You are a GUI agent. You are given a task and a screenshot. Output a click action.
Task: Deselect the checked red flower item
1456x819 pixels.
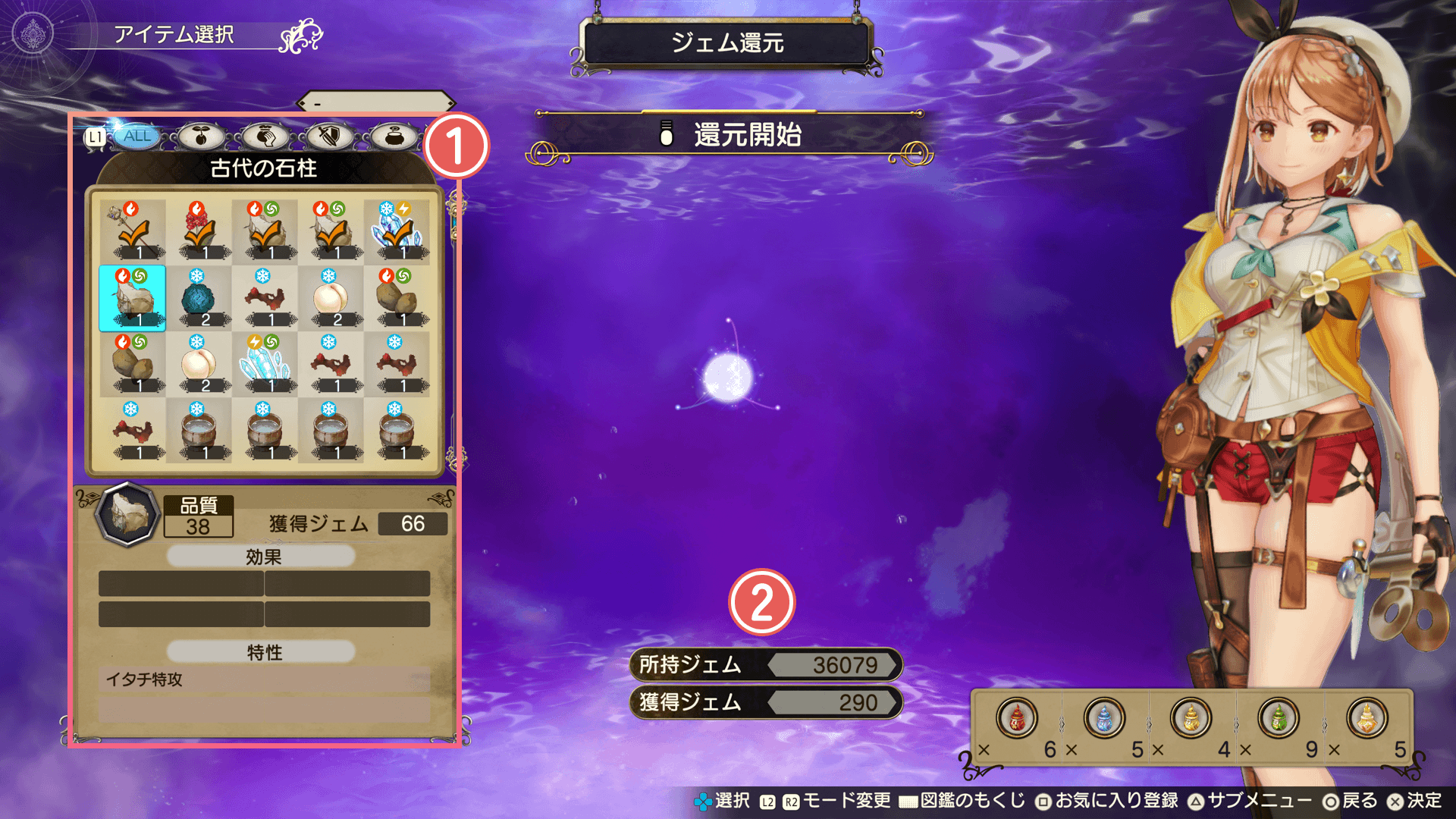198,231
